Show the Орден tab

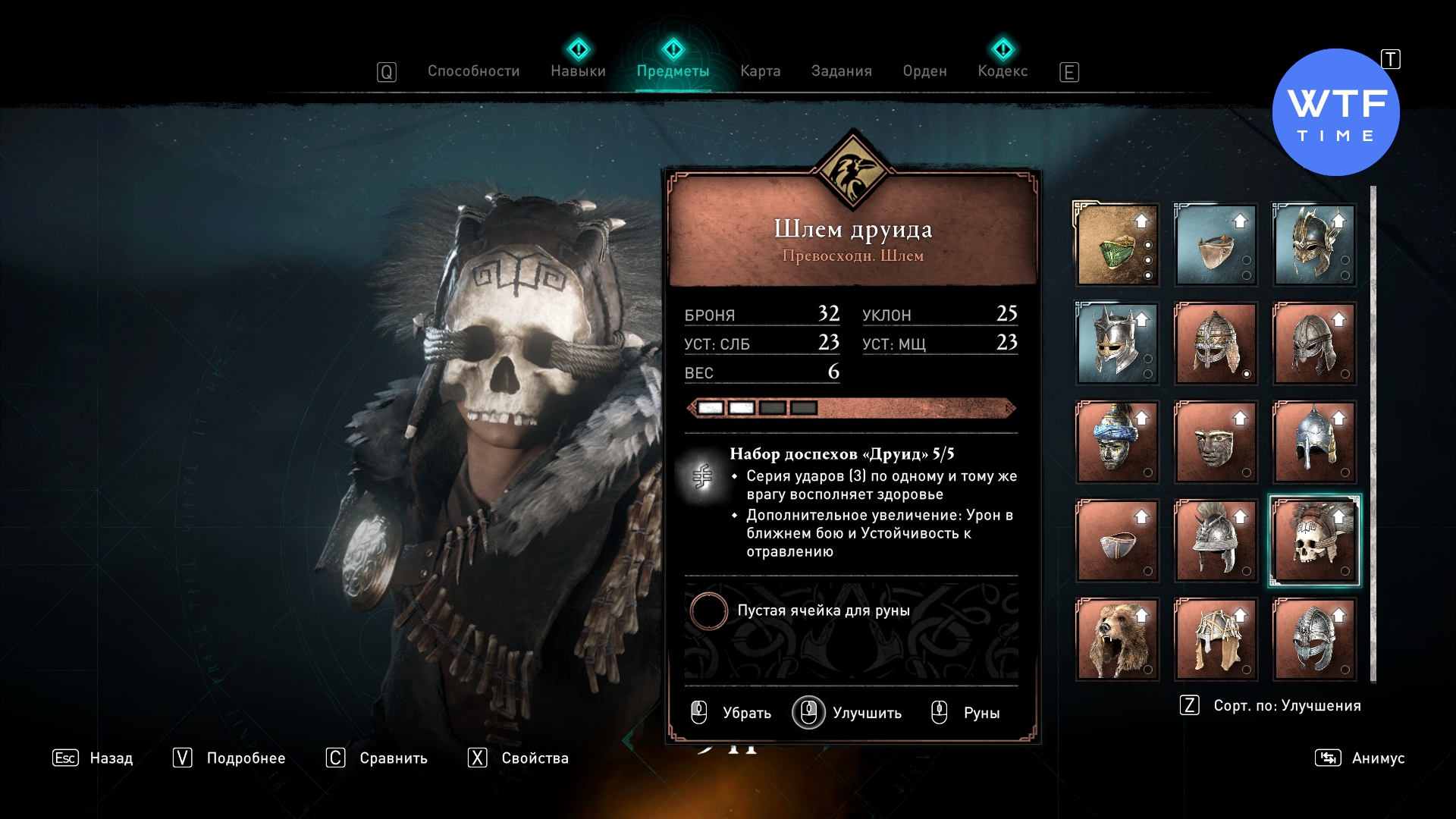[924, 71]
